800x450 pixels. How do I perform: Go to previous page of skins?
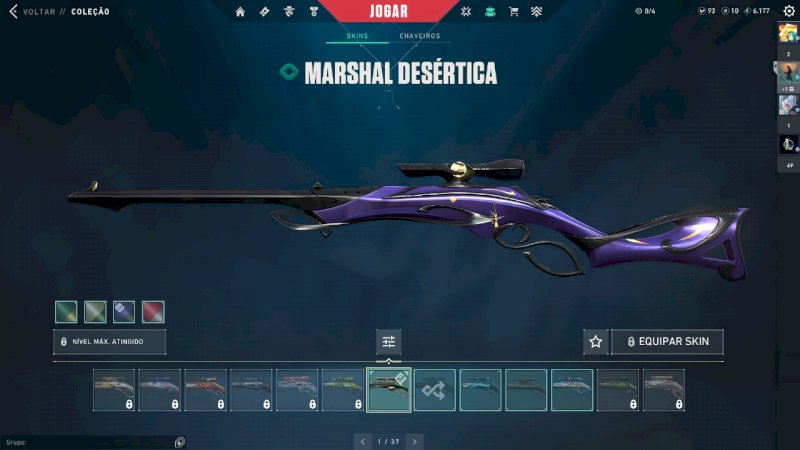pyautogui.click(x=363, y=441)
